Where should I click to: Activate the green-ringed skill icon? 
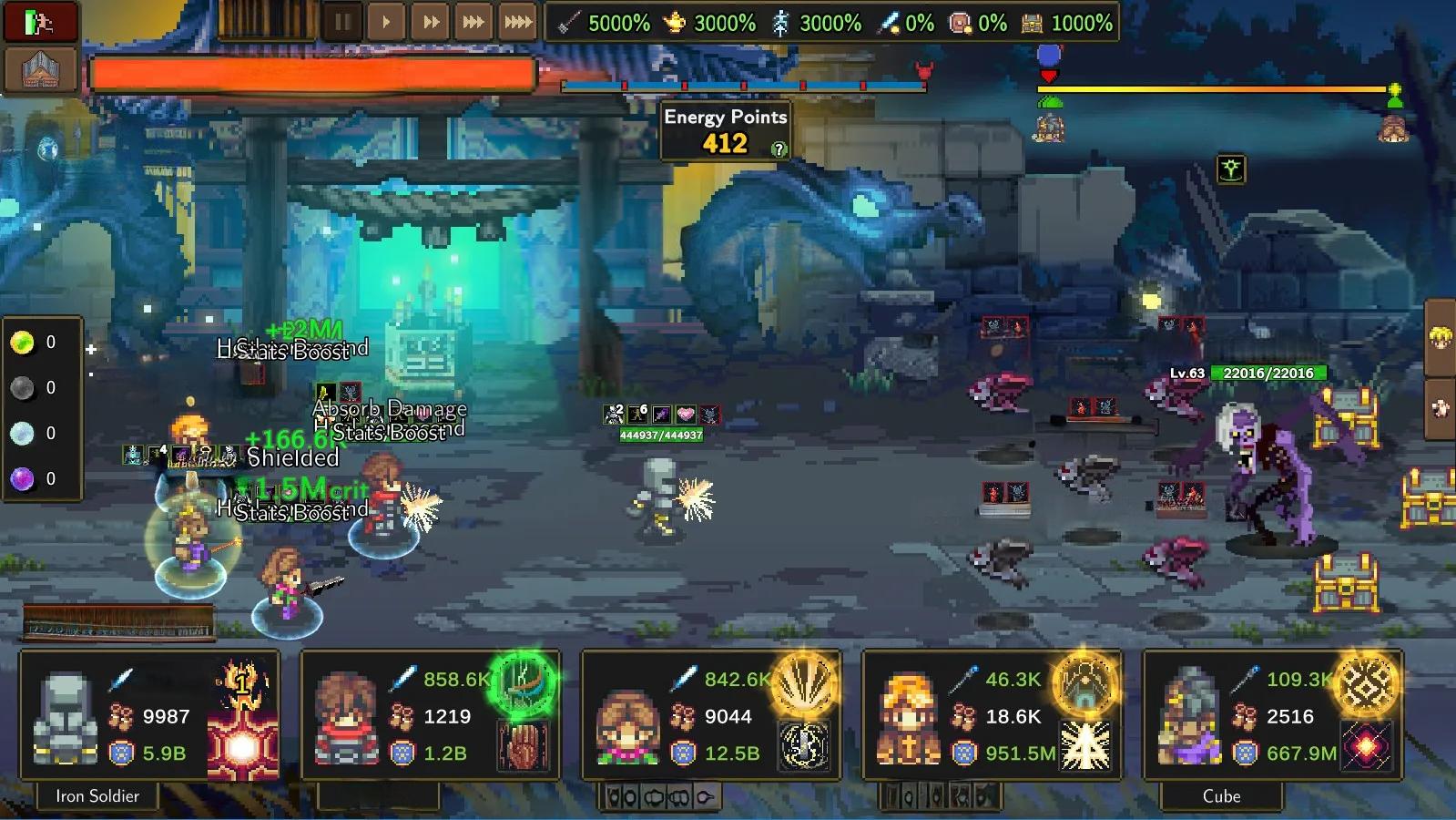523,682
